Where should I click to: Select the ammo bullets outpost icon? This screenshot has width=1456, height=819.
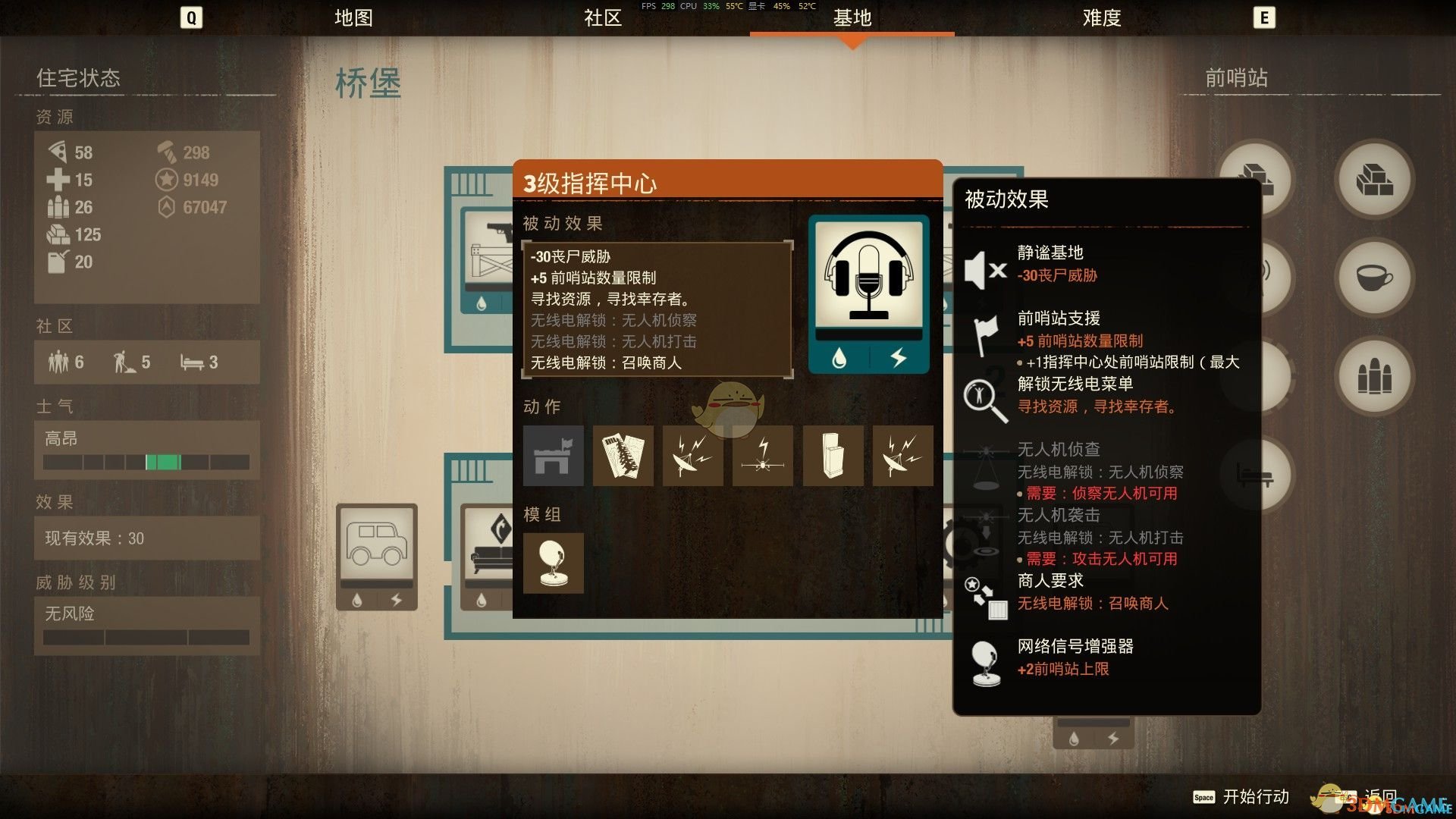coord(1374,378)
